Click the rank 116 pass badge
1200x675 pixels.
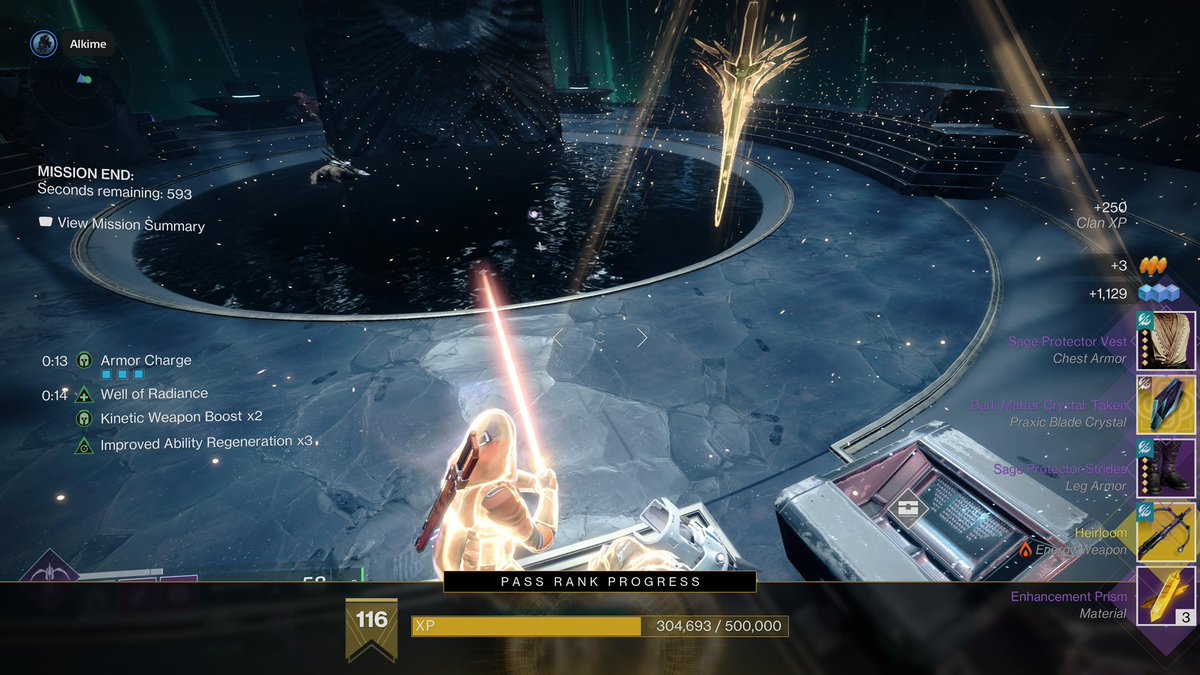pyautogui.click(x=371, y=627)
